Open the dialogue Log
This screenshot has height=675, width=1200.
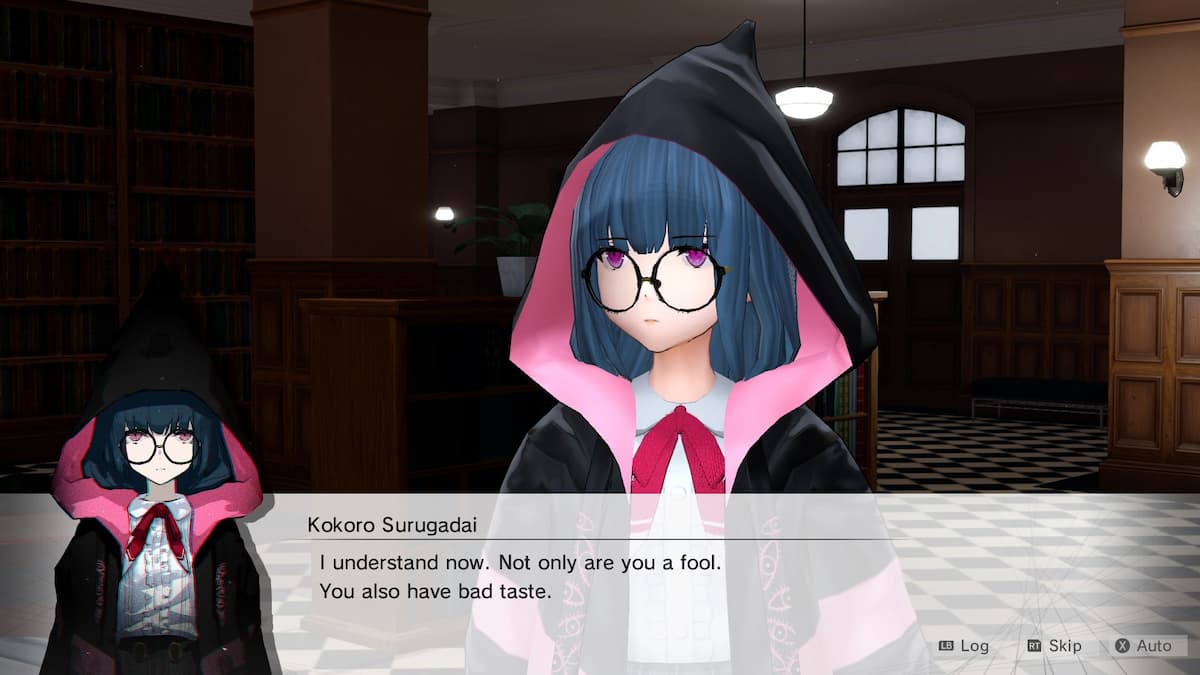(x=964, y=646)
